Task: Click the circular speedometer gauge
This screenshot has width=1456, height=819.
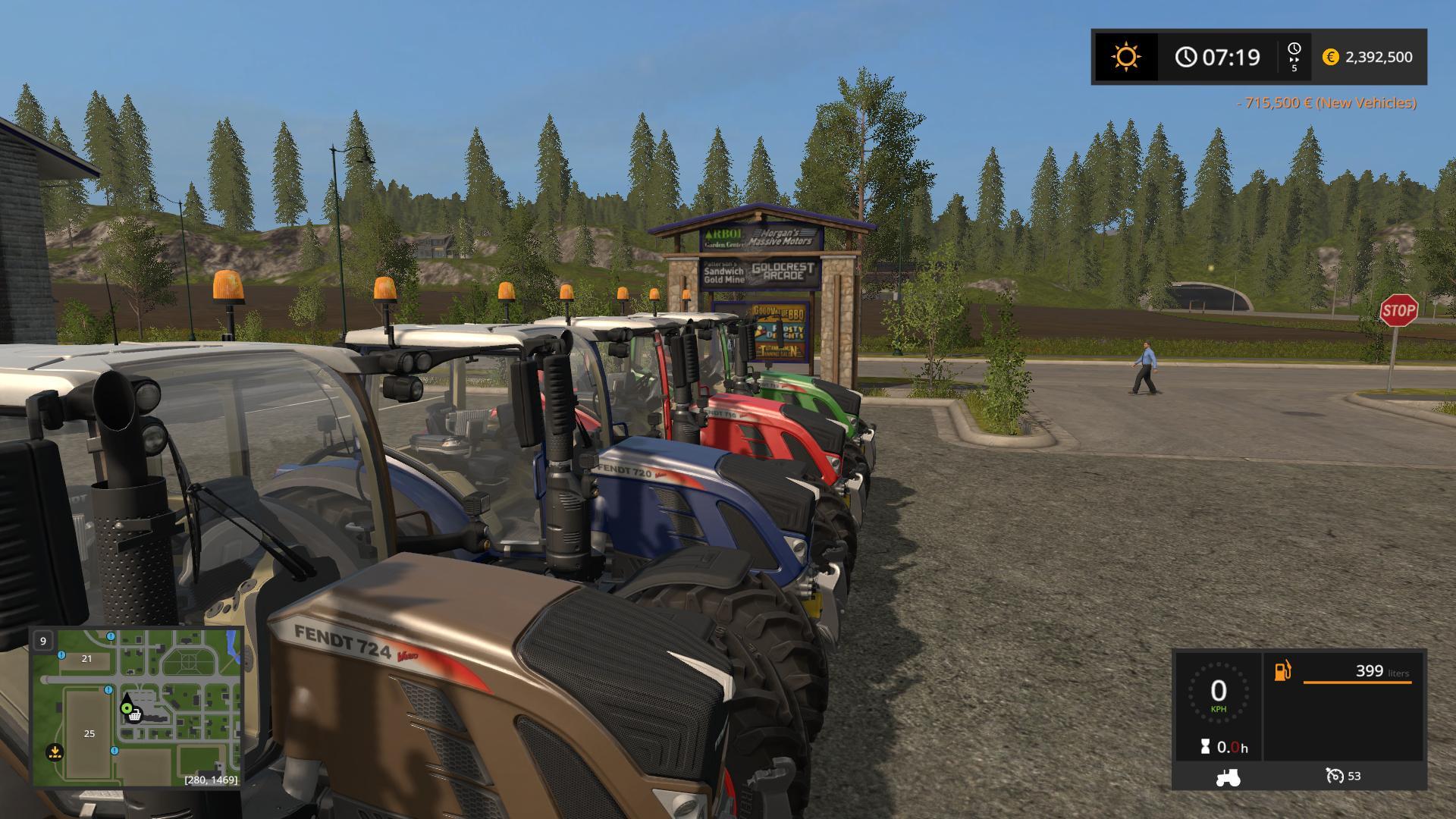Action: (x=1218, y=692)
